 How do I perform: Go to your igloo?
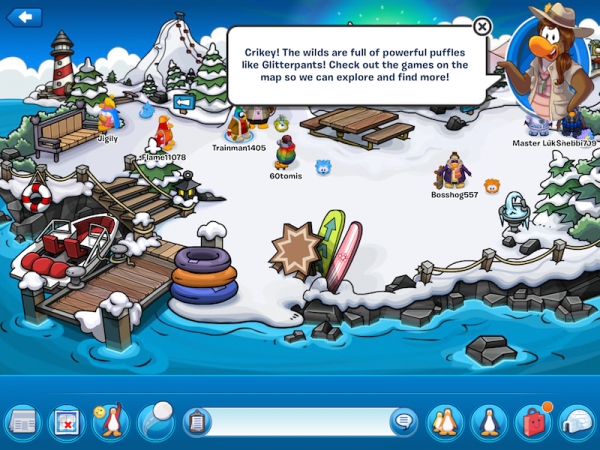[577, 422]
